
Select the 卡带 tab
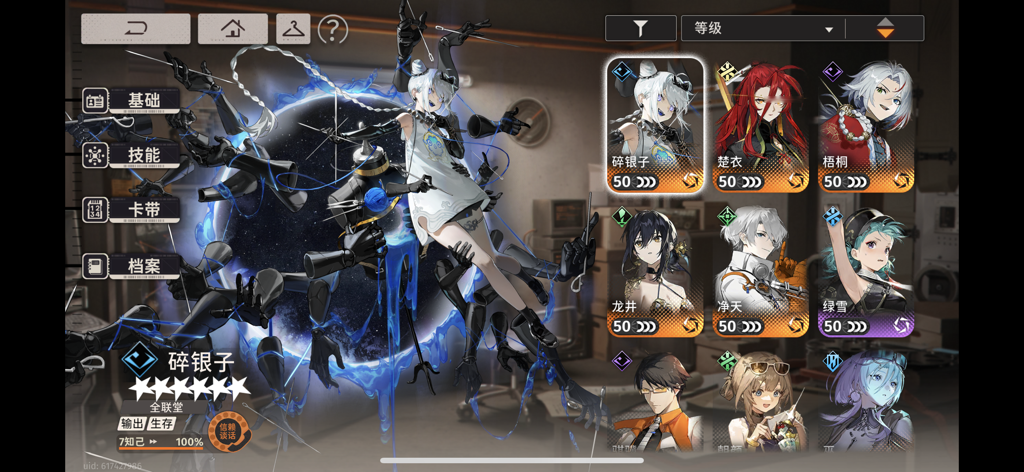point(133,210)
